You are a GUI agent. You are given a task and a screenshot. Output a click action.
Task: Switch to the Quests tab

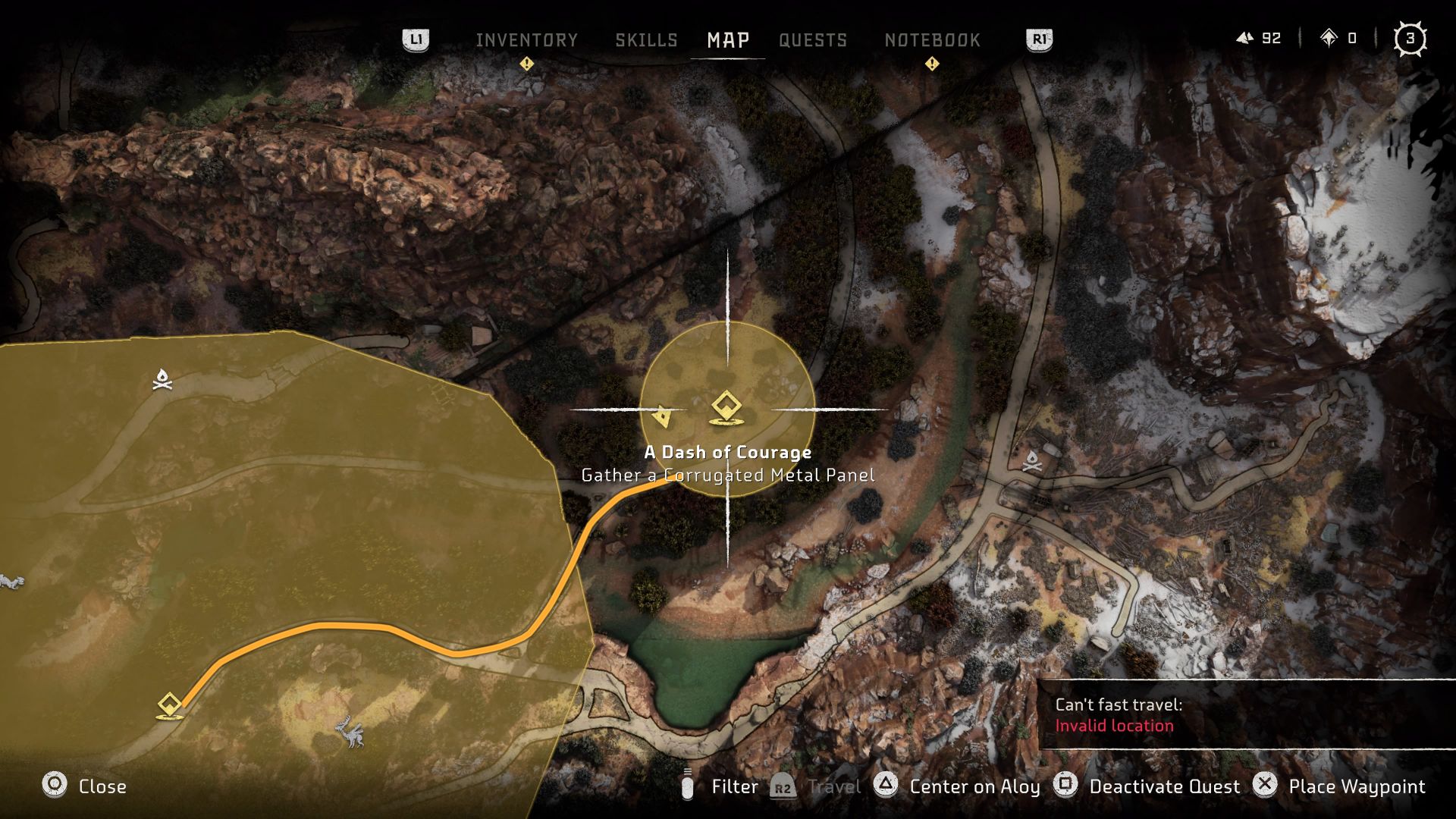pyautogui.click(x=813, y=40)
